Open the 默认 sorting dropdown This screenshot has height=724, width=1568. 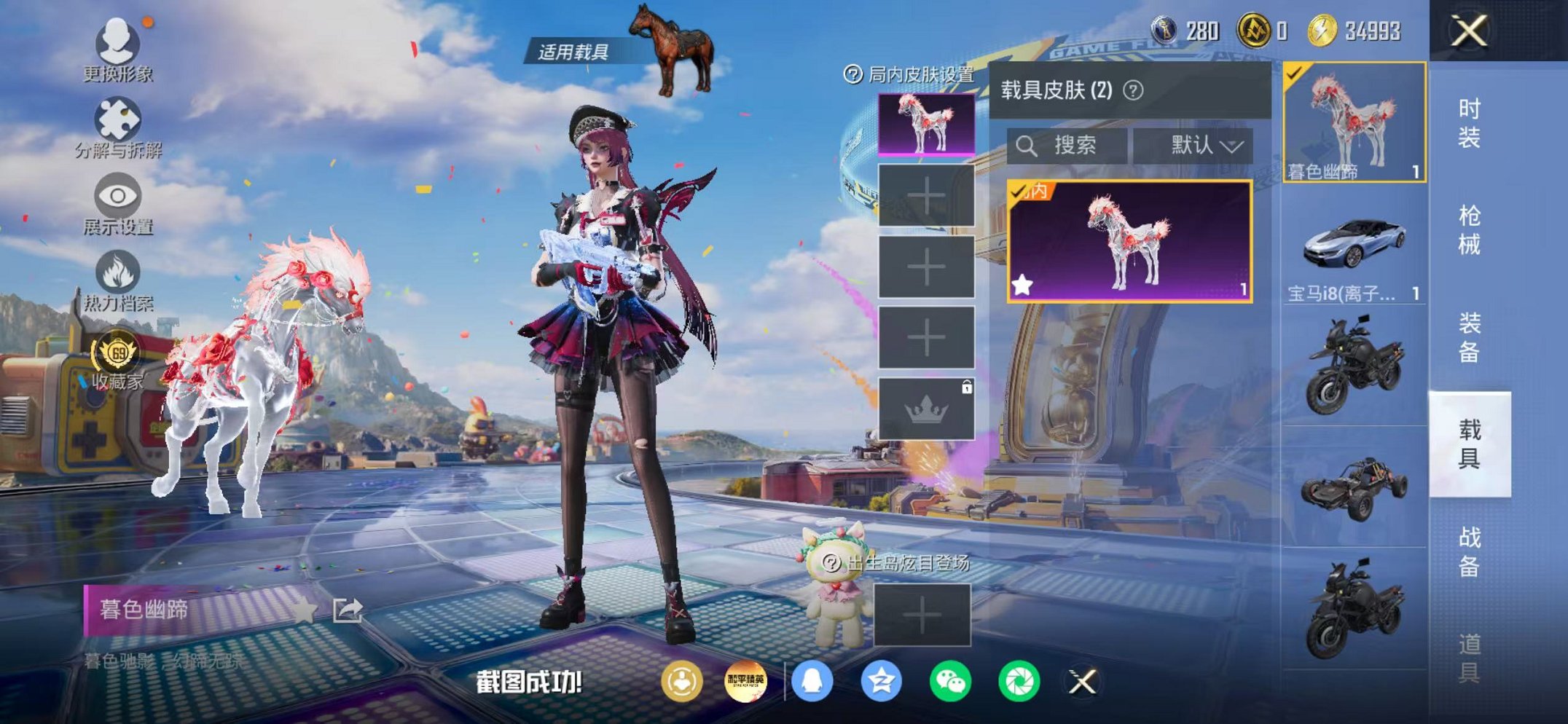click(1196, 146)
